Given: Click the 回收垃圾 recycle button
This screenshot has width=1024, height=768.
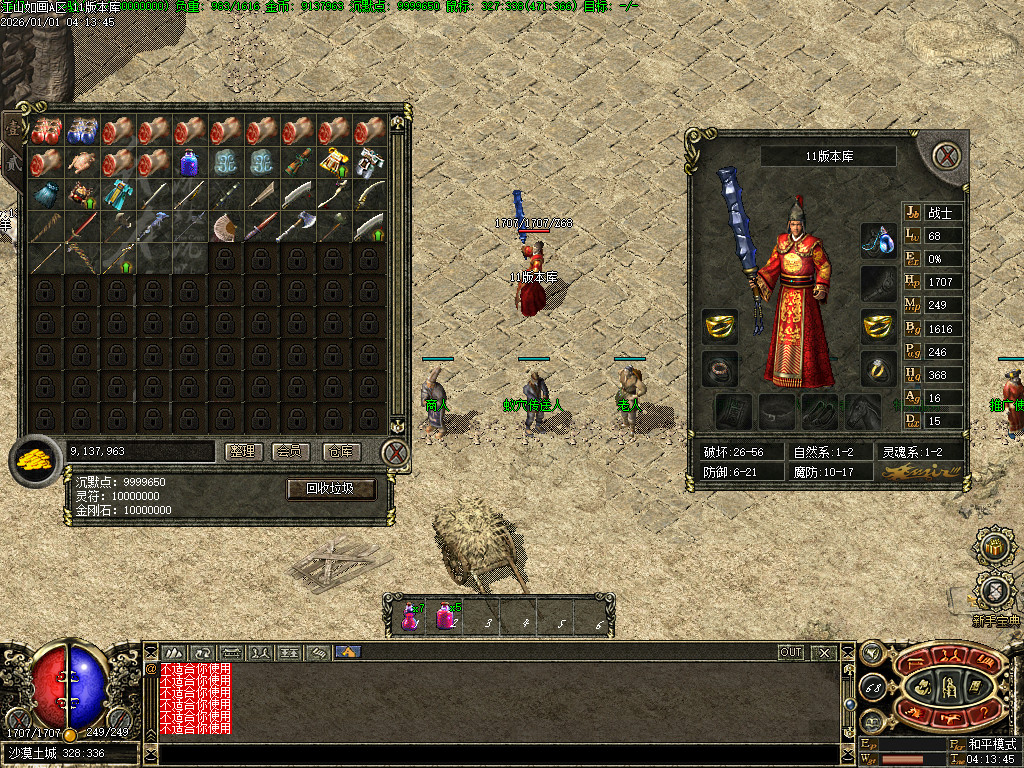Looking at the screenshot, I should (331, 489).
